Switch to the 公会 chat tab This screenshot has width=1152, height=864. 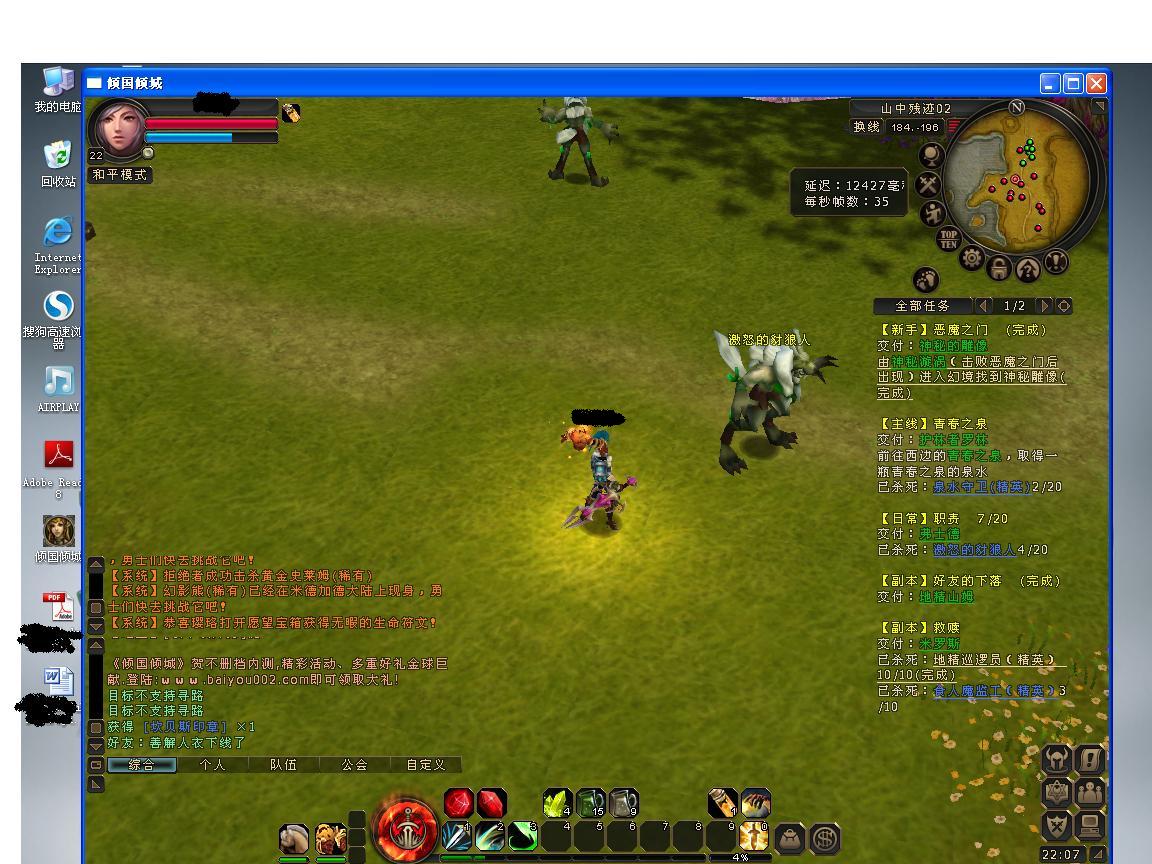point(354,764)
